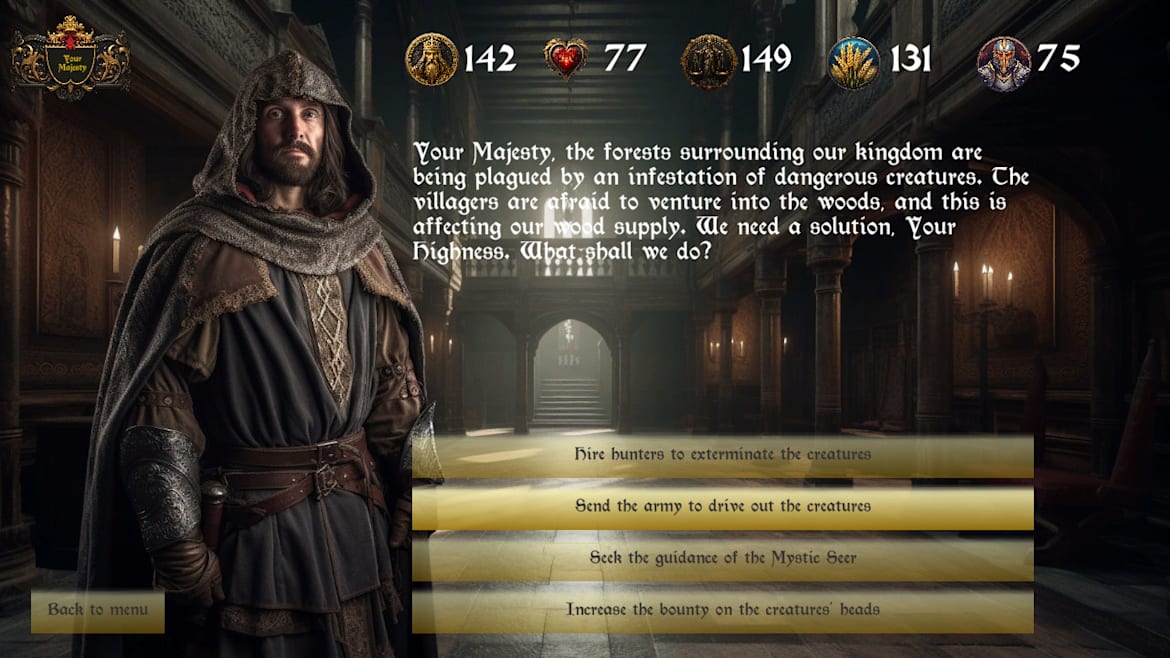
Task: Click the golden scales resource icon
Action: point(708,62)
